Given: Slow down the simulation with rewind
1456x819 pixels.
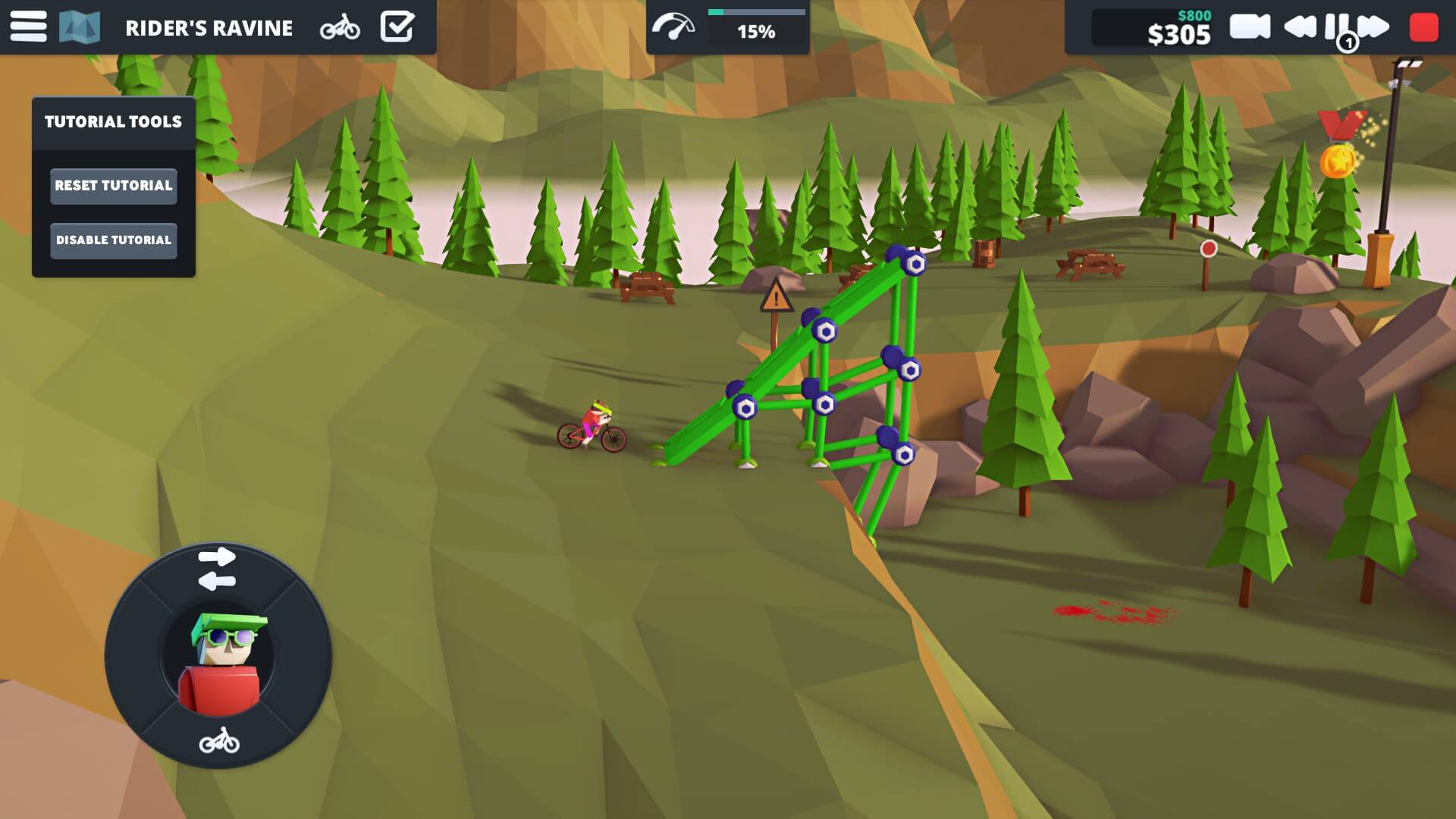Looking at the screenshot, I should (x=1300, y=27).
